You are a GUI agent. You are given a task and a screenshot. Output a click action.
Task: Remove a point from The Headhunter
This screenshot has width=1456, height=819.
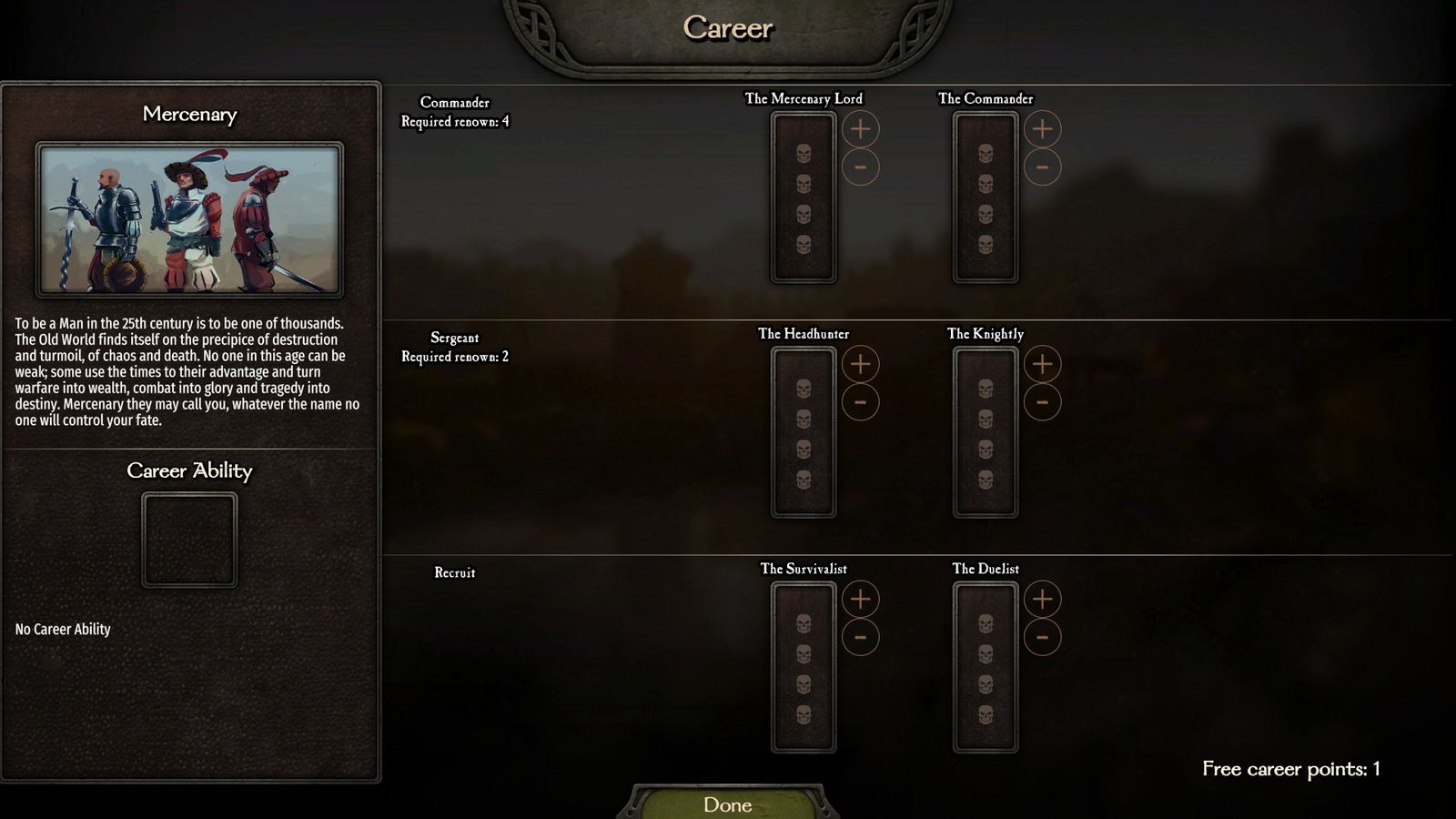(x=860, y=402)
